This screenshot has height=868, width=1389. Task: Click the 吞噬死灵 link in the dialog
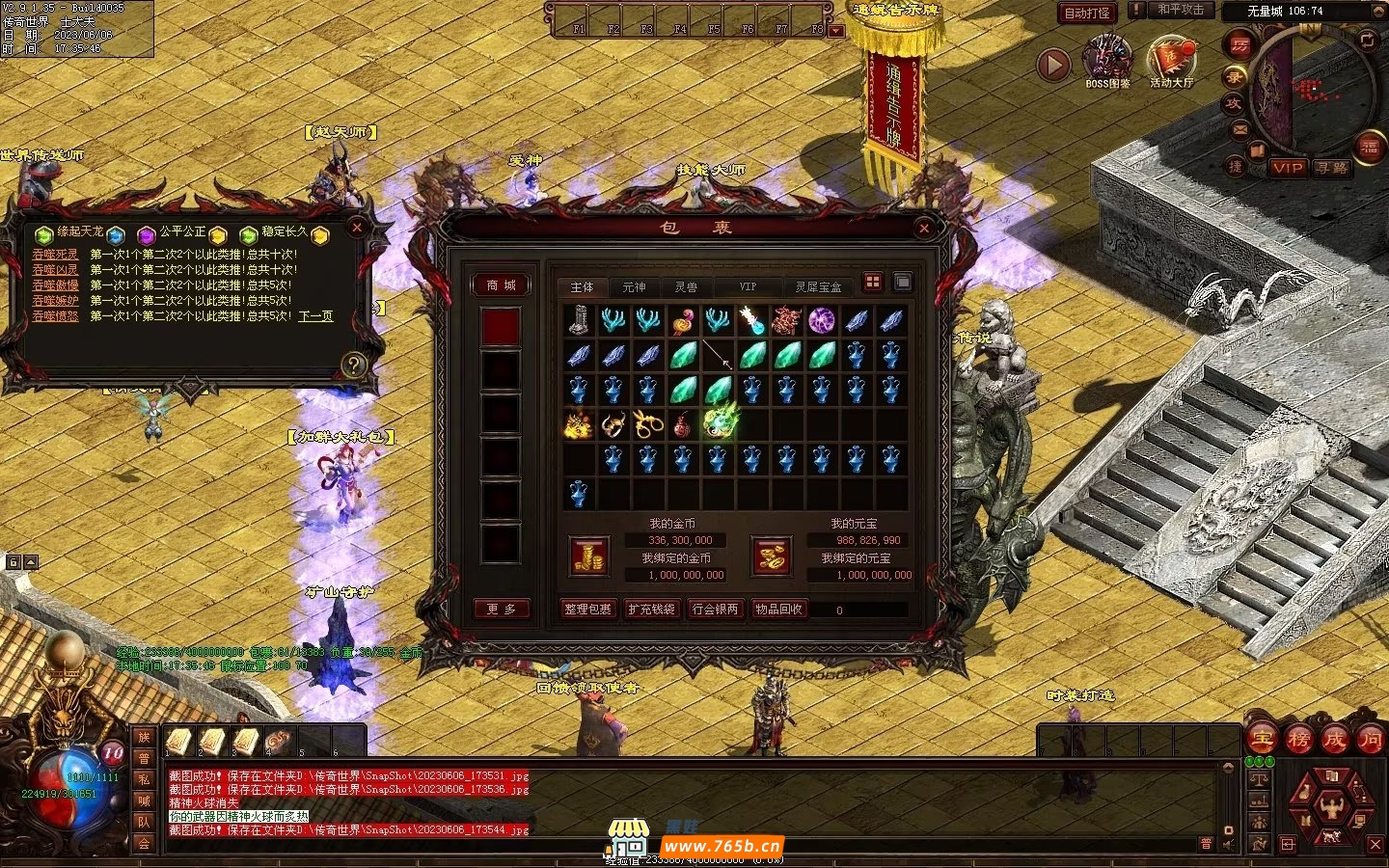pos(55,255)
